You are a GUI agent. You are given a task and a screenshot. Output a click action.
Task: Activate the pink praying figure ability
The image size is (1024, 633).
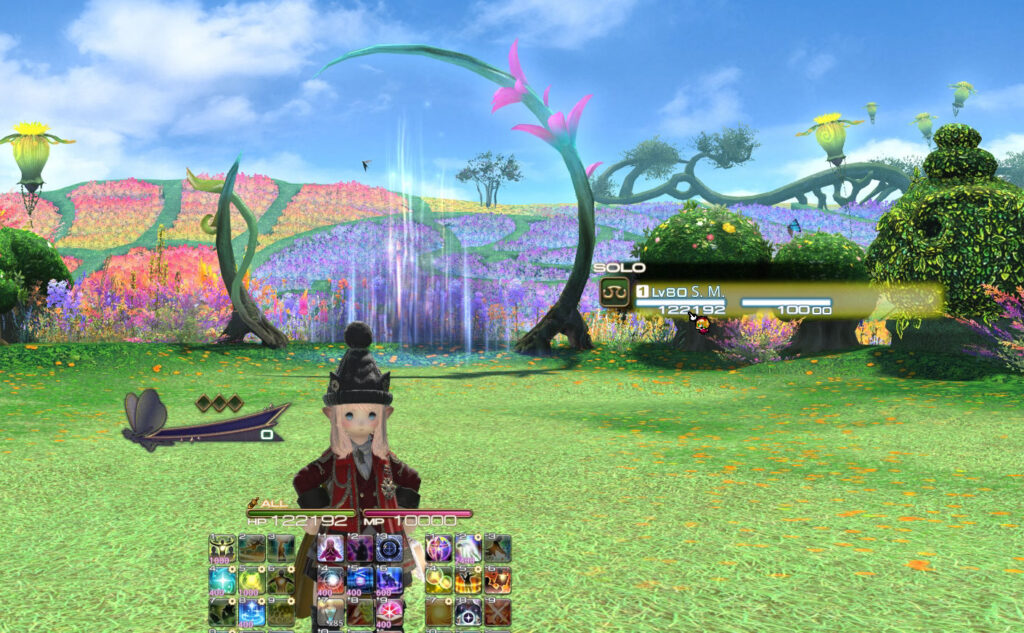[x=331, y=548]
